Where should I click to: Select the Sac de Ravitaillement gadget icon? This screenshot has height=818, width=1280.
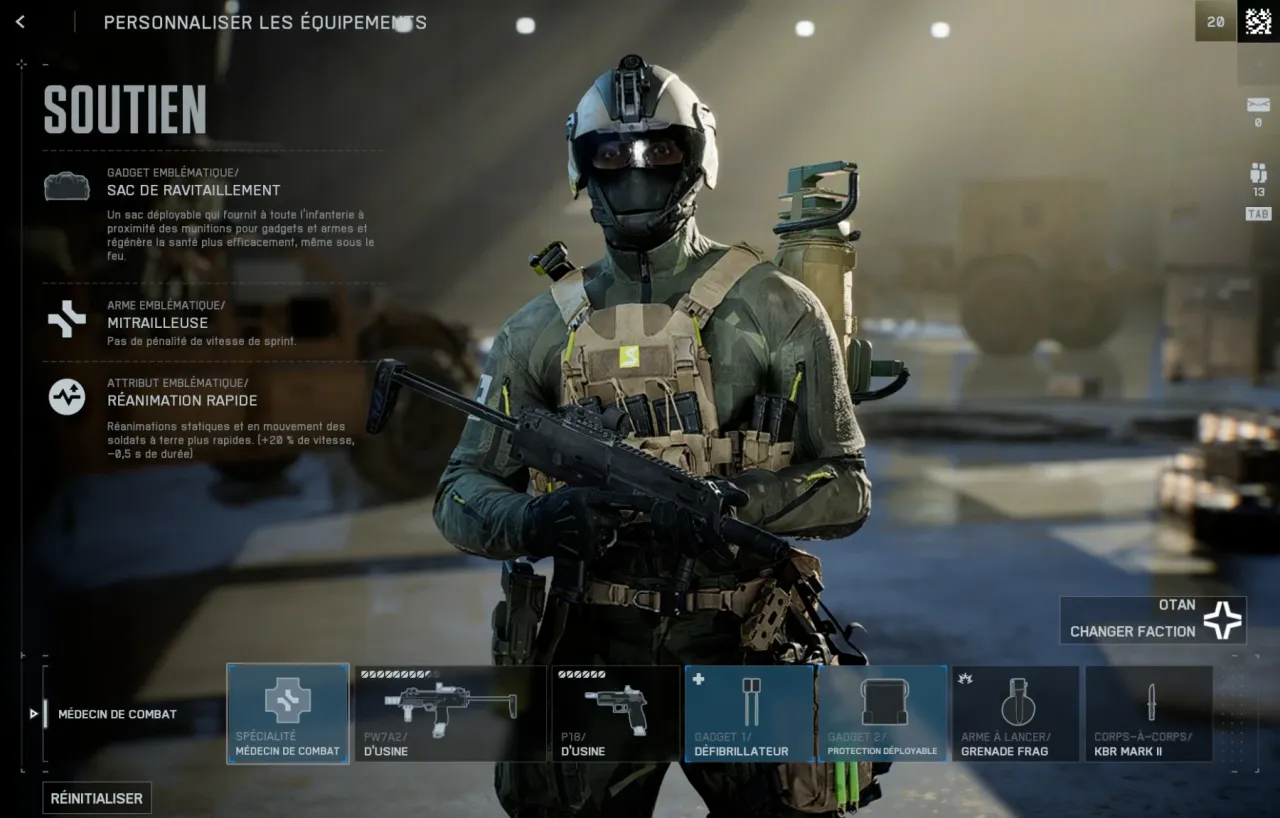(x=66, y=185)
